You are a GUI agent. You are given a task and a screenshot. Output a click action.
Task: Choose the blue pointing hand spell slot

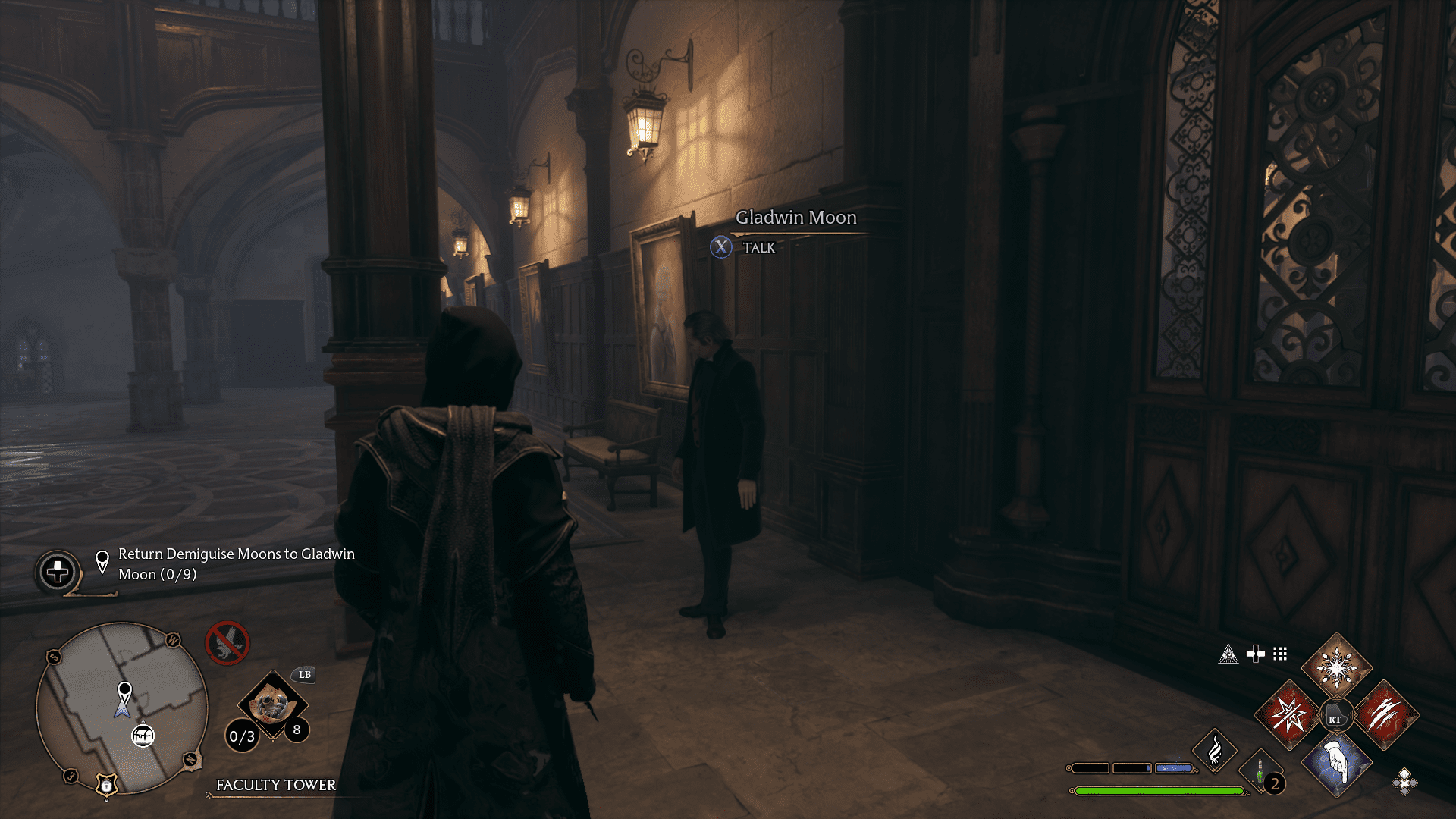tap(1336, 762)
